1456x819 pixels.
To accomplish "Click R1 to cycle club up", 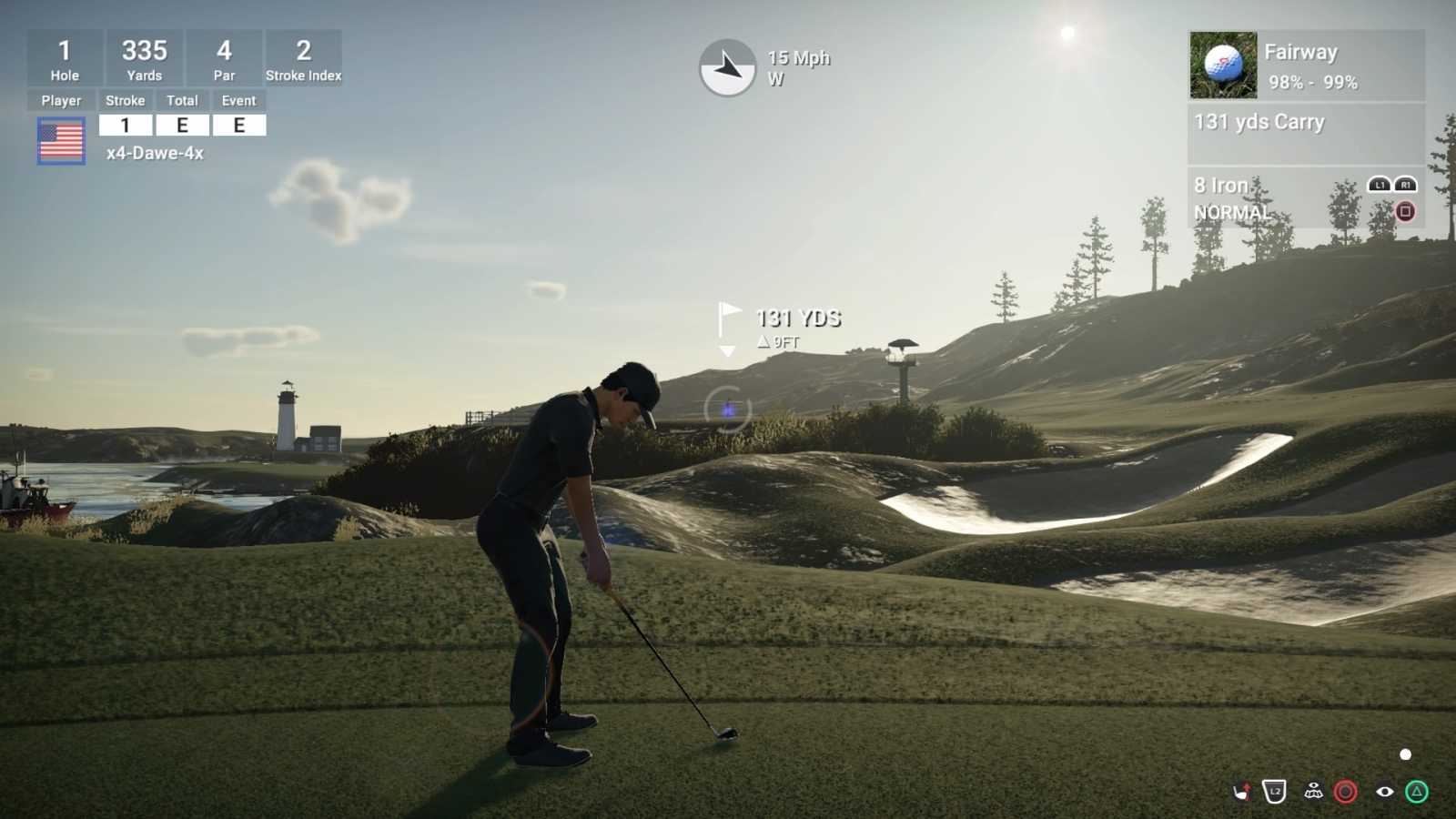I will pos(1406,182).
